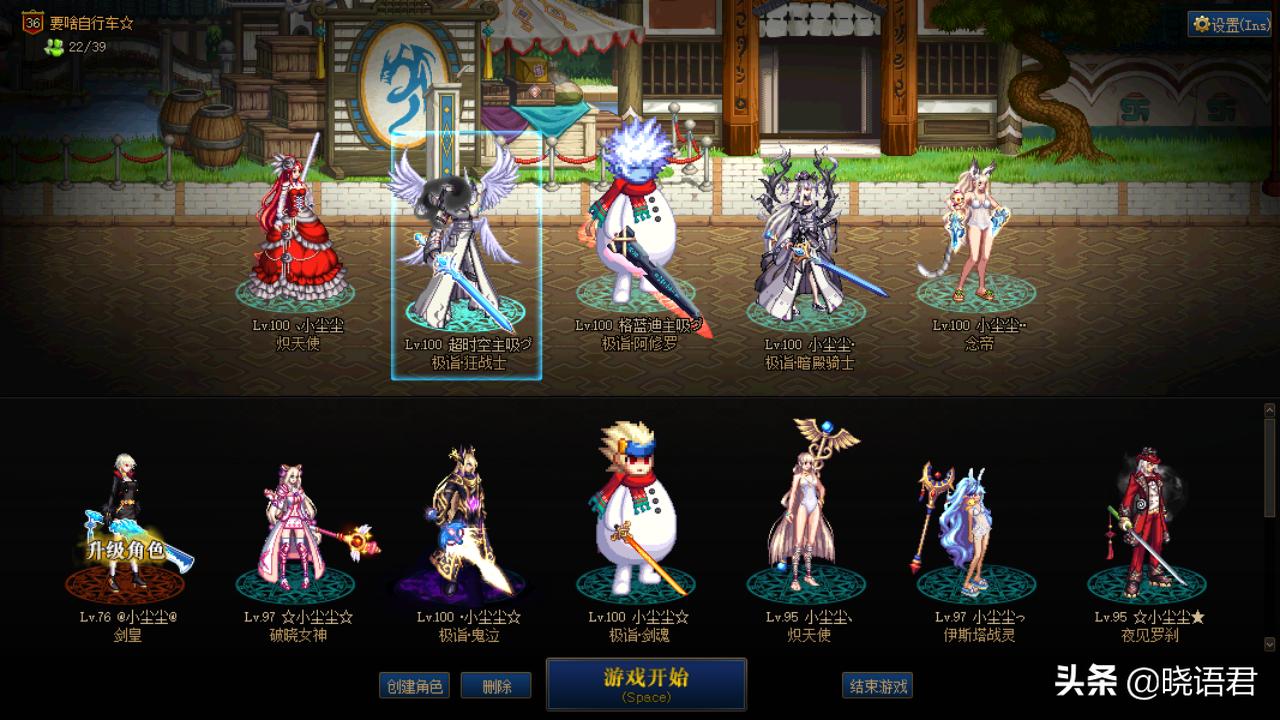Choose the 删除 delete button
The height and width of the screenshot is (720, 1280).
pos(497,686)
